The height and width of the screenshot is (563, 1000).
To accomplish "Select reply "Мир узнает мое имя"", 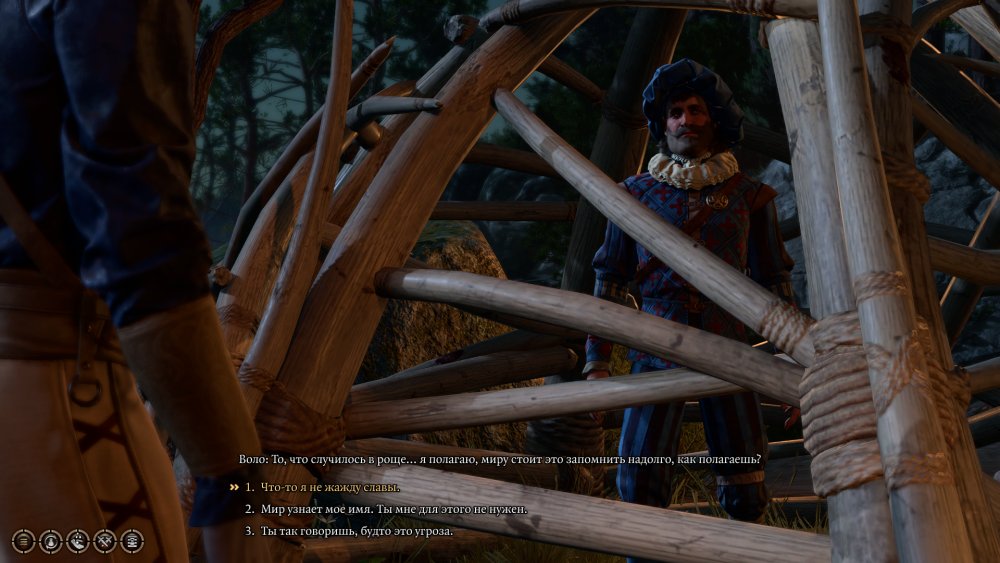I will coord(392,509).
